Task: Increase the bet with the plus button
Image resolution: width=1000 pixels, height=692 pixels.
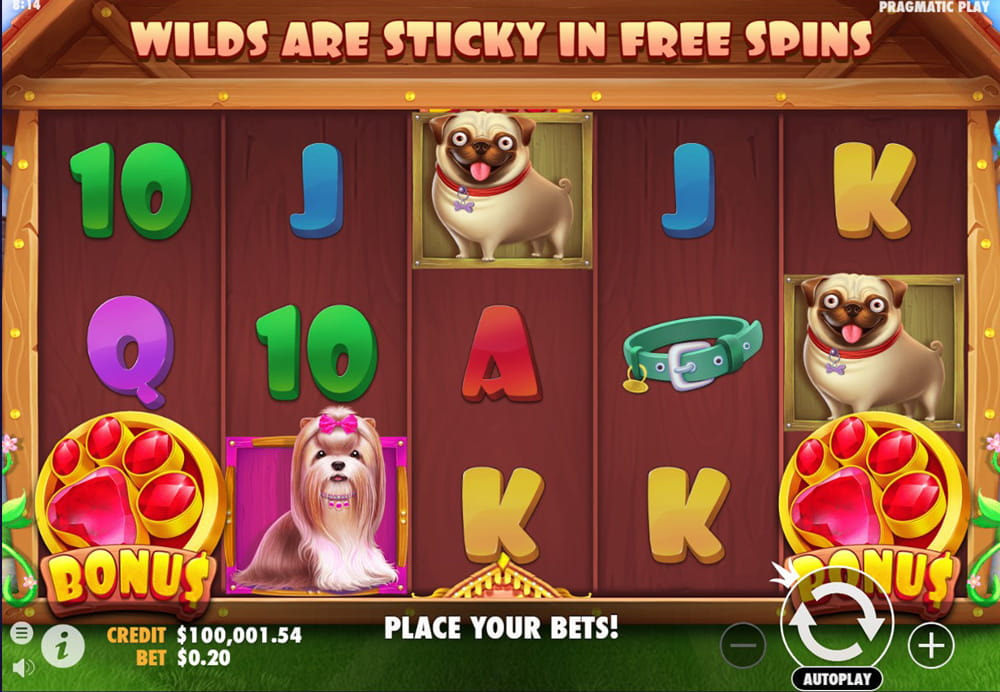Action: (x=931, y=646)
